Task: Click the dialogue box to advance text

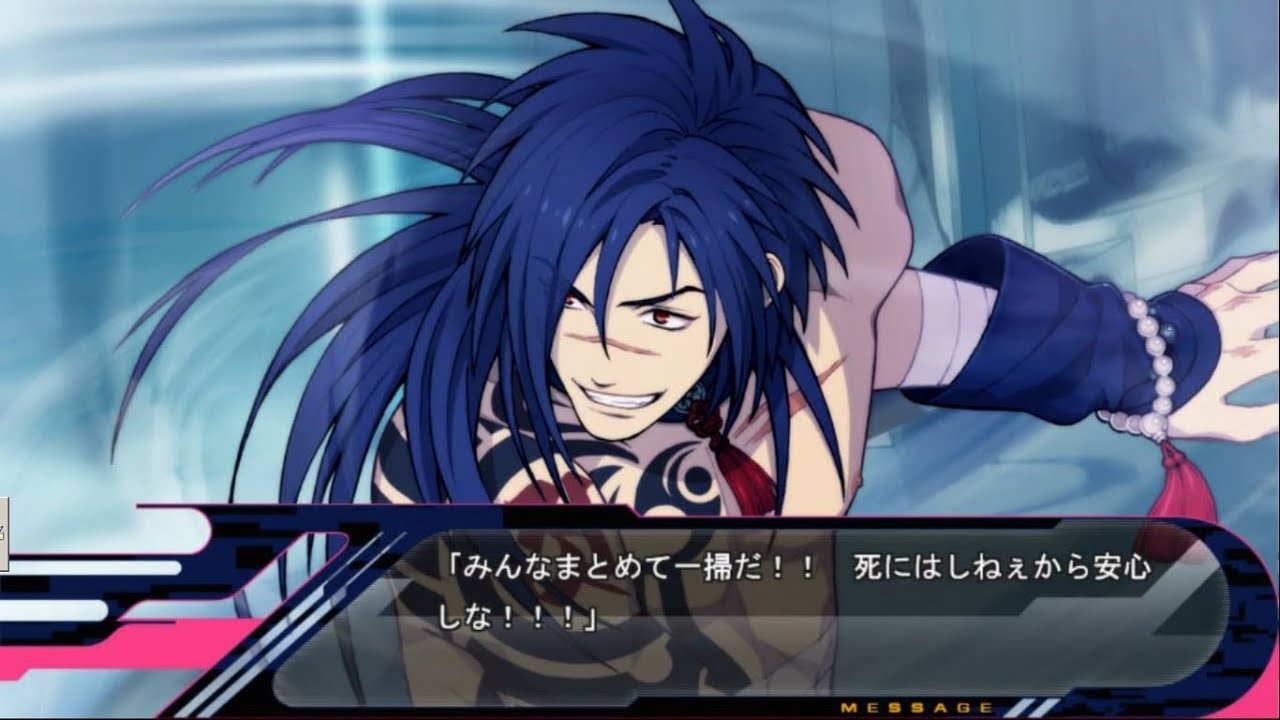Action: 700,600
